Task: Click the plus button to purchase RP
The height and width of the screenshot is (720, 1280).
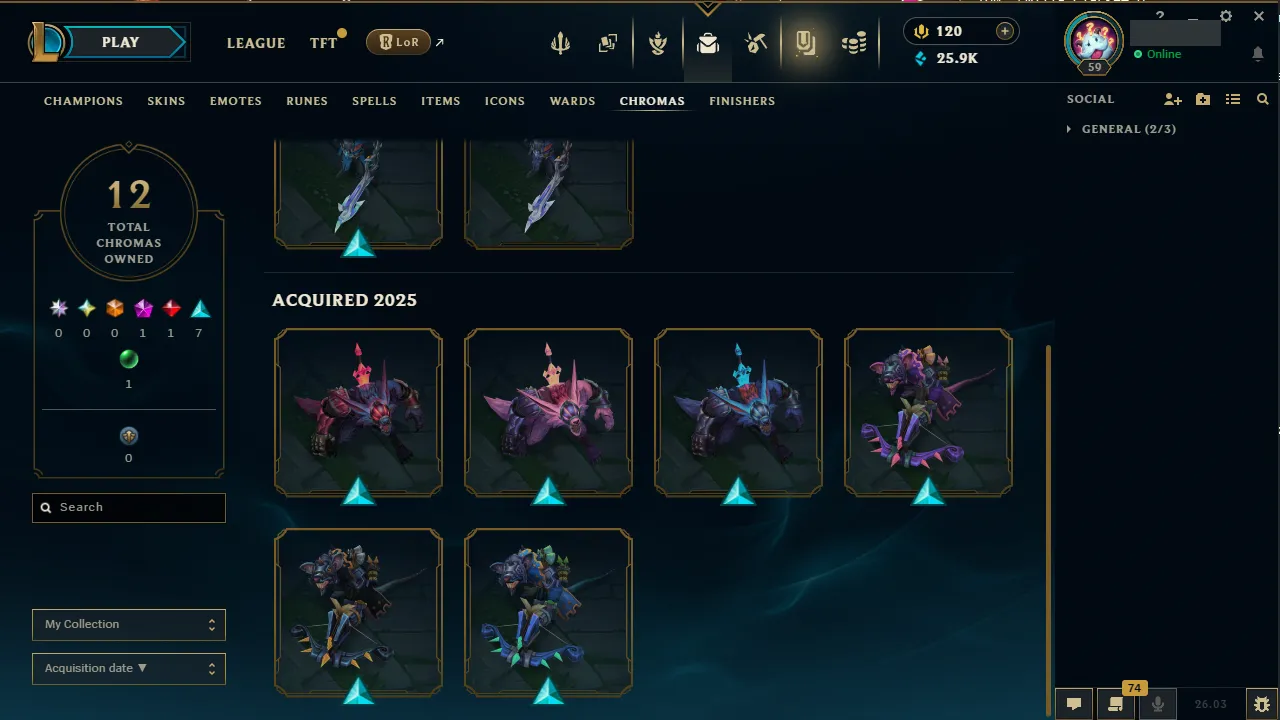Action: (1004, 31)
